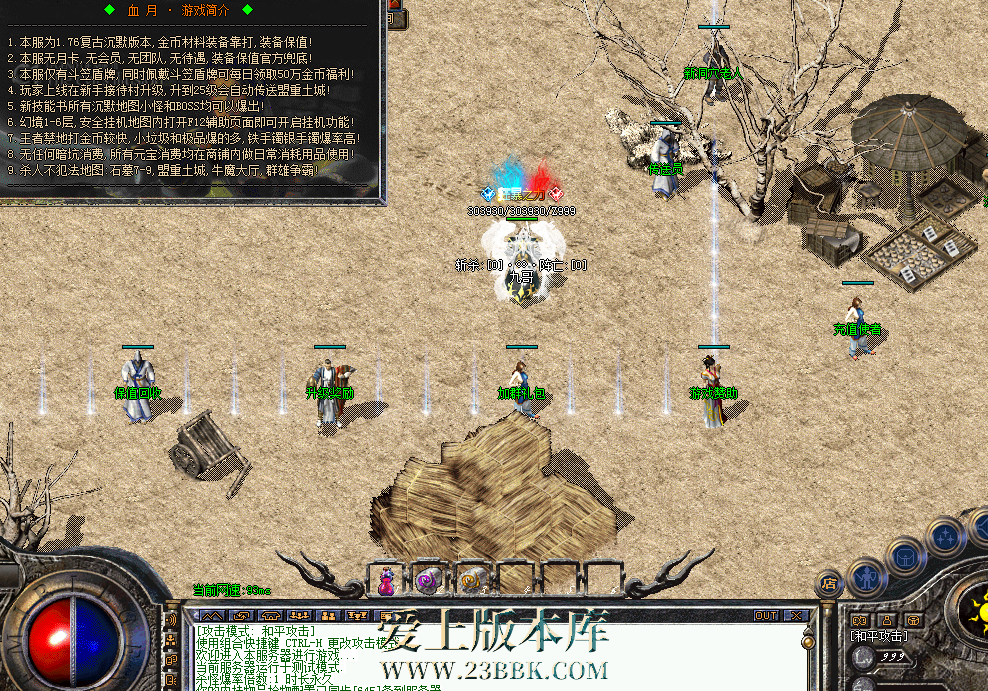Open the character equipment panel icon
The height and width of the screenshot is (691, 988).
point(864,577)
